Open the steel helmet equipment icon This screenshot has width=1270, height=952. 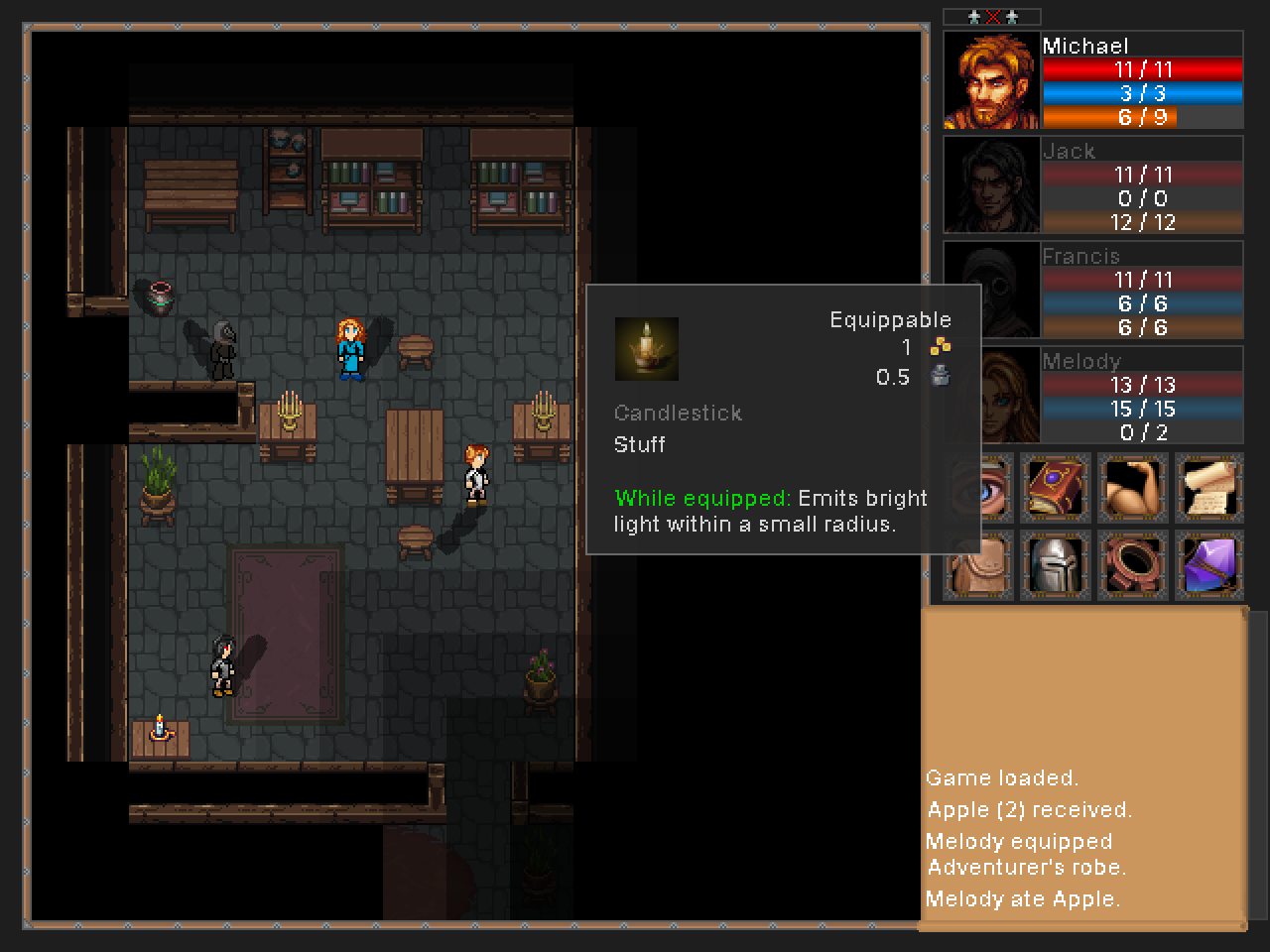click(x=1056, y=565)
